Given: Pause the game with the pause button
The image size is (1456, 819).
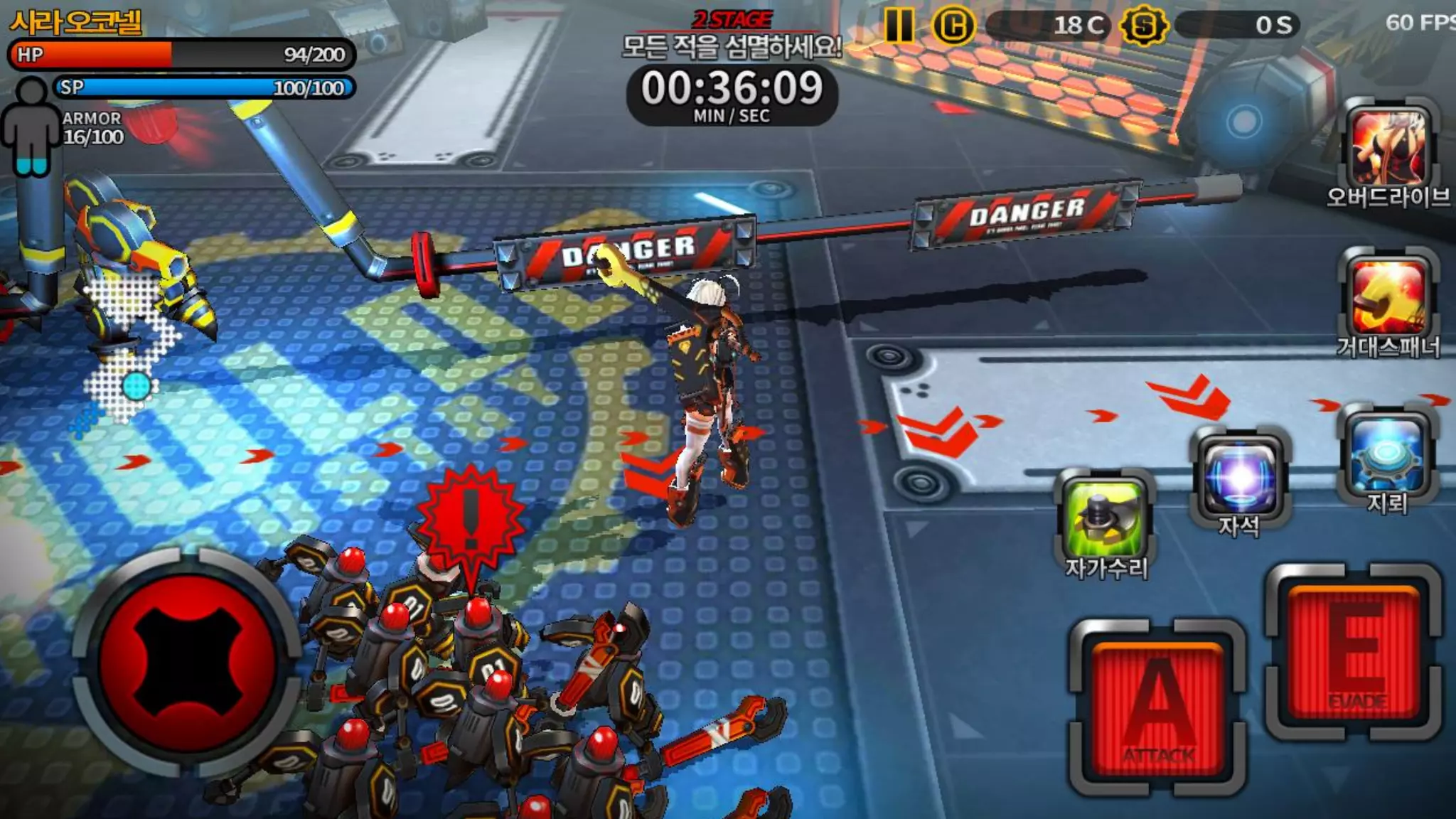Looking at the screenshot, I should (899, 26).
